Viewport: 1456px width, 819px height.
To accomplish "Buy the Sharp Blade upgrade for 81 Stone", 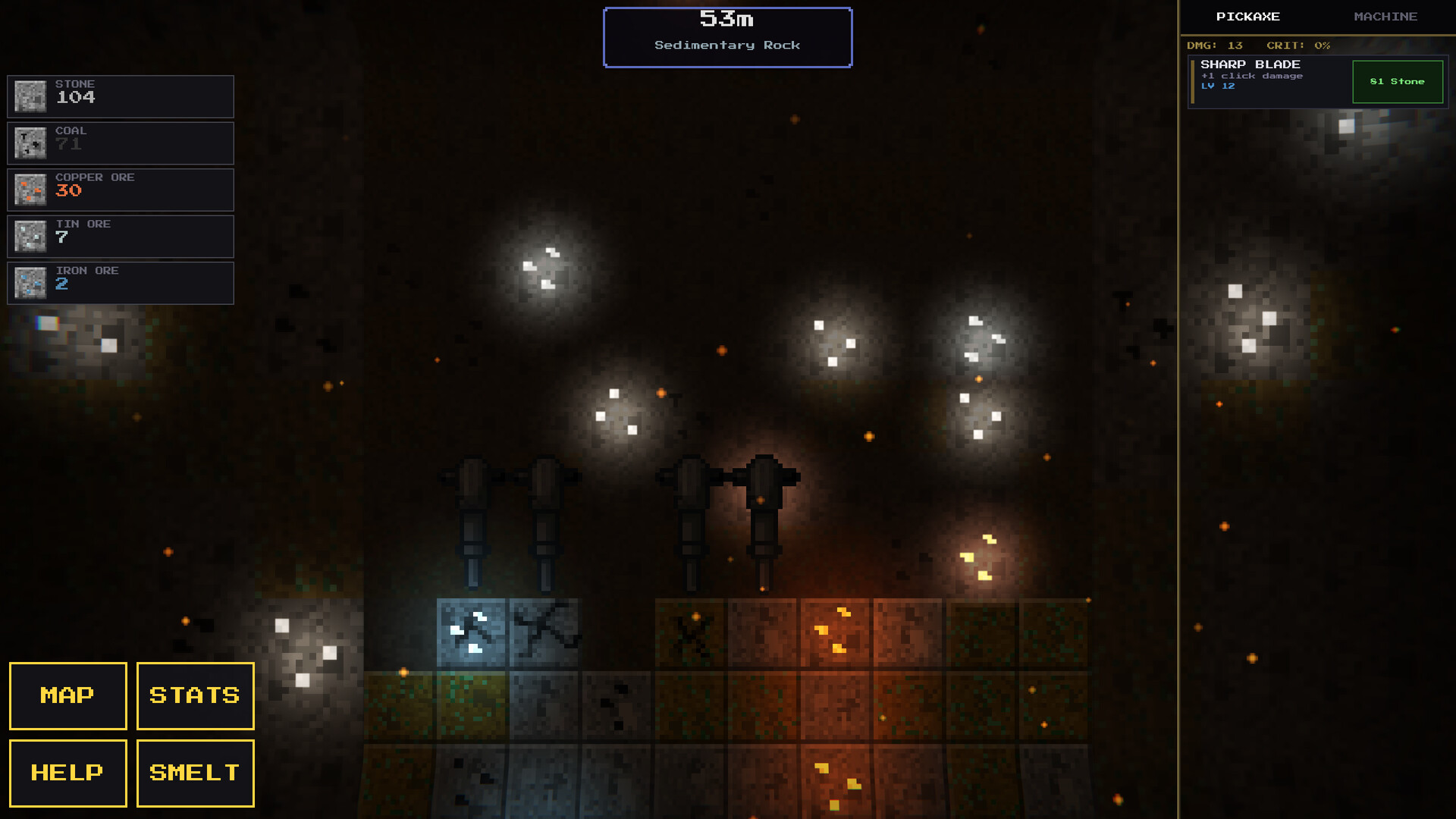I will [x=1398, y=81].
